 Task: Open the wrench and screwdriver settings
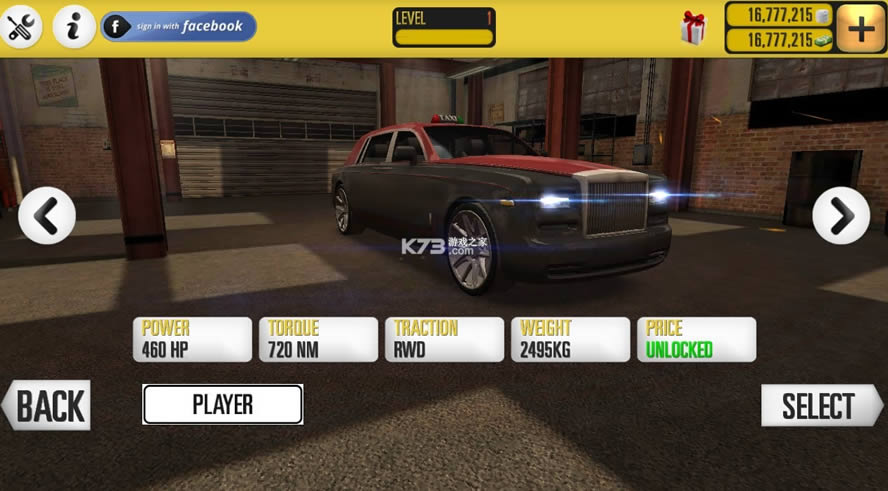[x=22, y=27]
